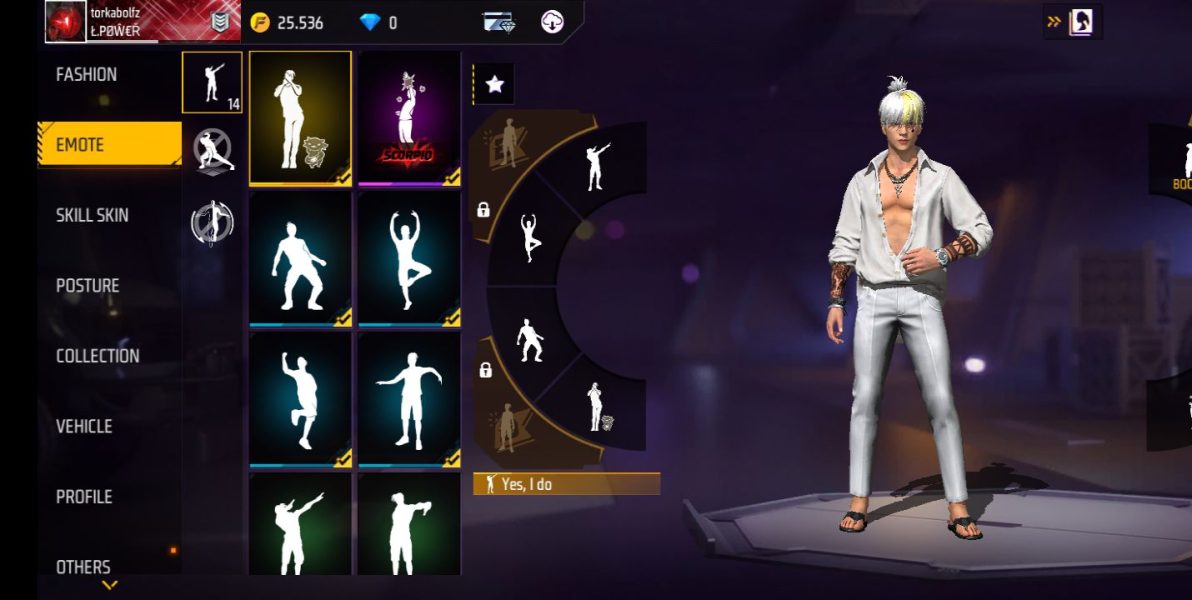Select the dab emote with green glow
1192x600 pixels.
coord(300,525)
